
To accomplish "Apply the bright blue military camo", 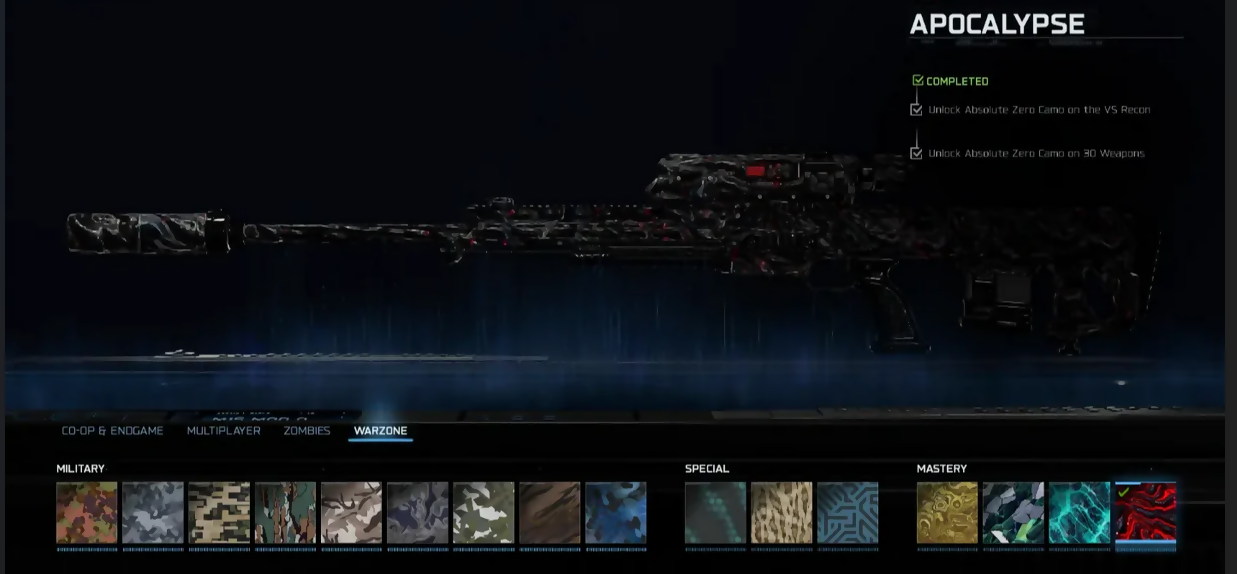I will tap(615, 513).
